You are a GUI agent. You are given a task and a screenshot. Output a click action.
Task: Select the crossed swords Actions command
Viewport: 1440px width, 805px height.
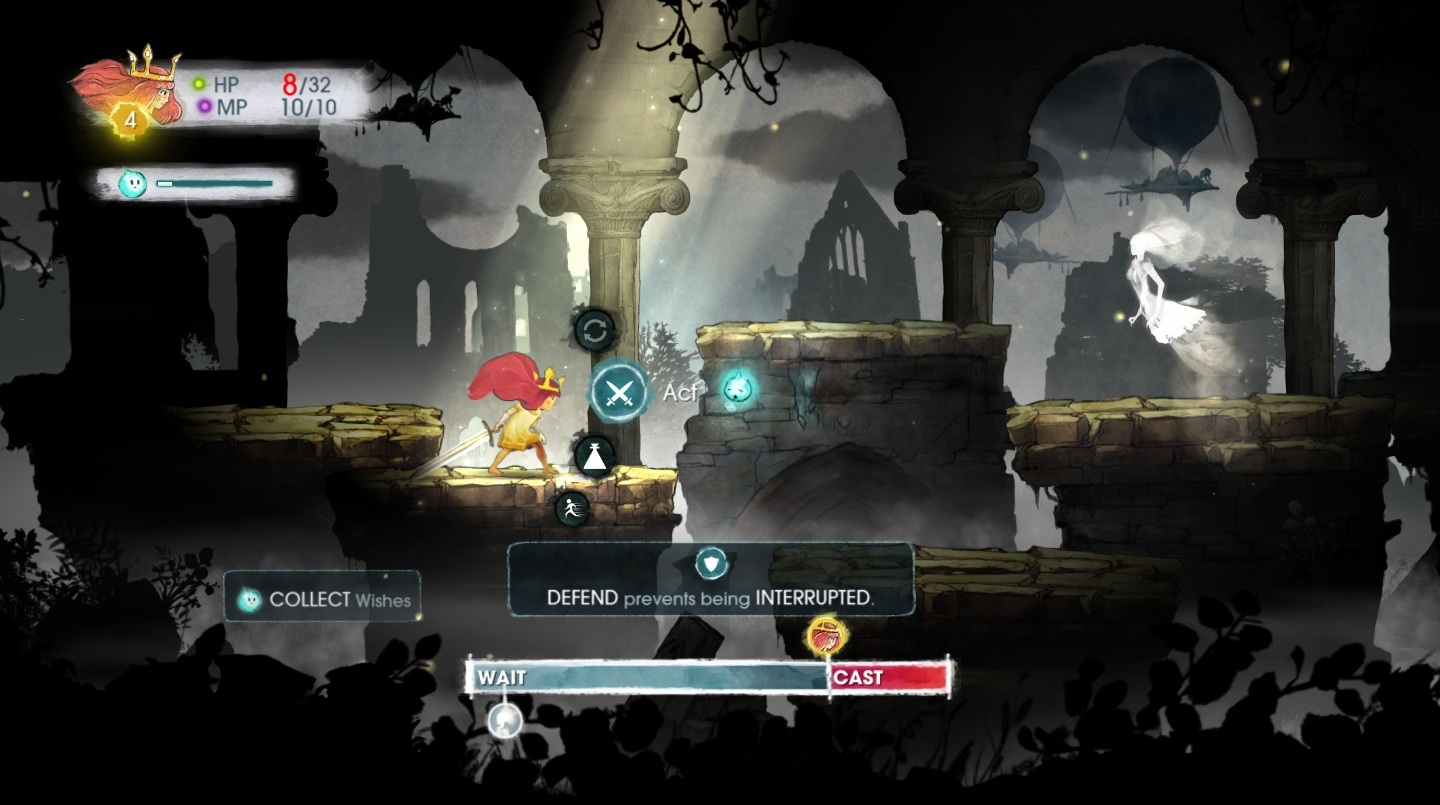619,391
